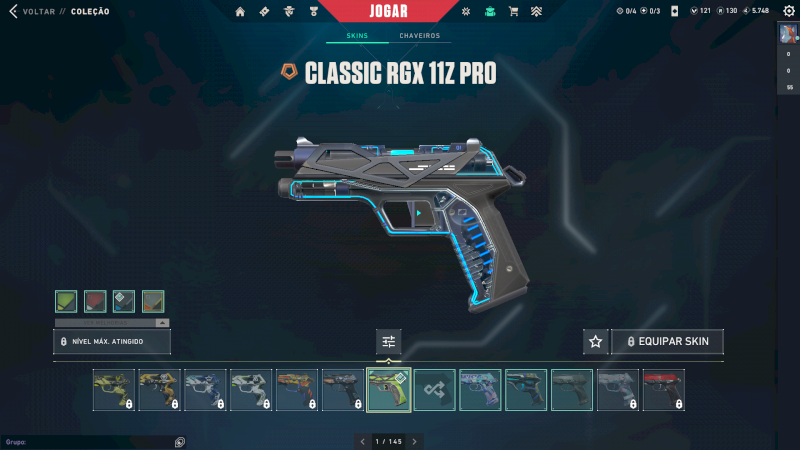
Task: Open the store cart icon
Action: (513, 12)
